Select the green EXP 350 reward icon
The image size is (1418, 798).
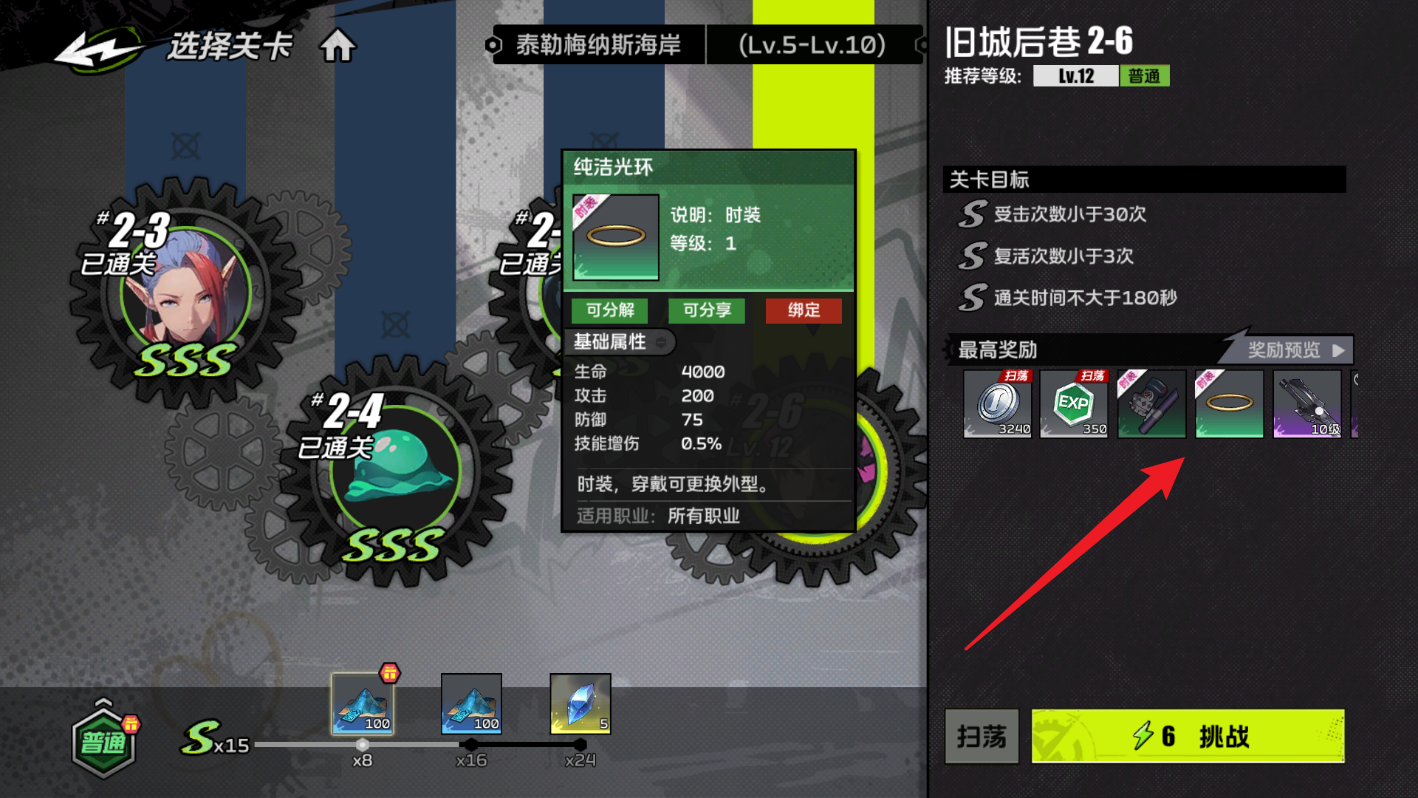[x=1074, y=404]
